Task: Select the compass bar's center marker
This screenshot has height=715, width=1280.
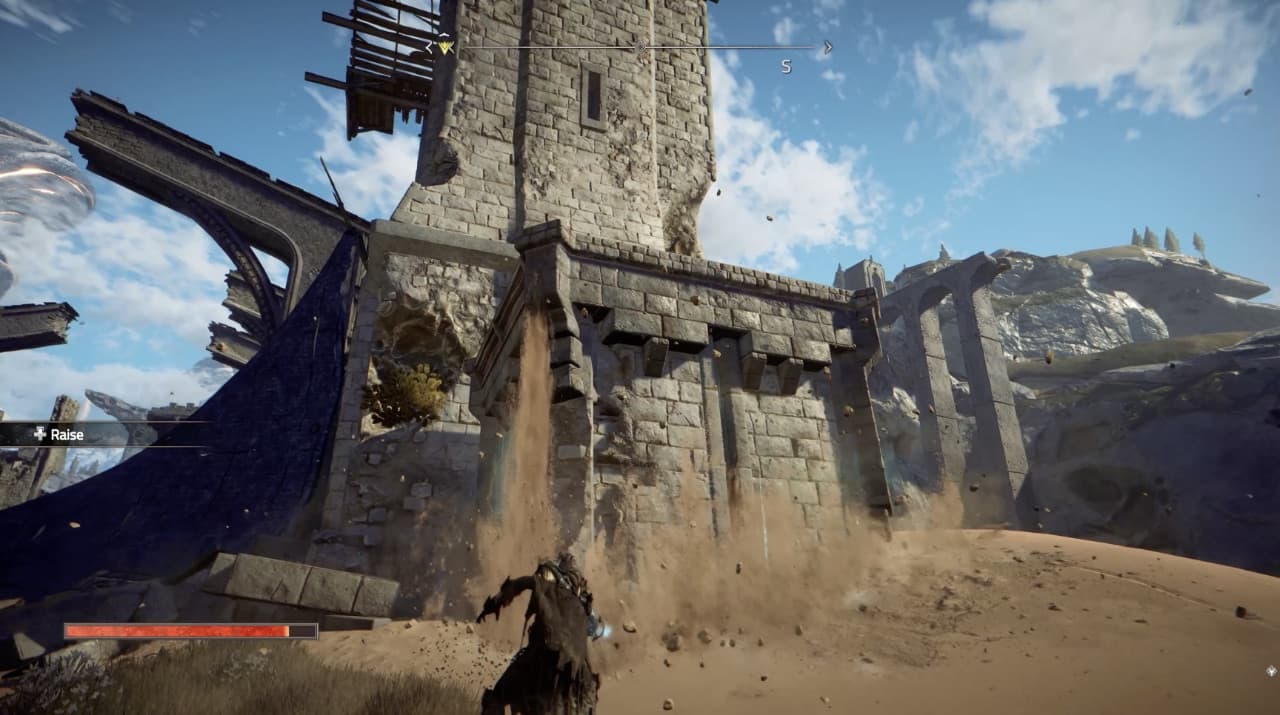Action: click(640, 46)
